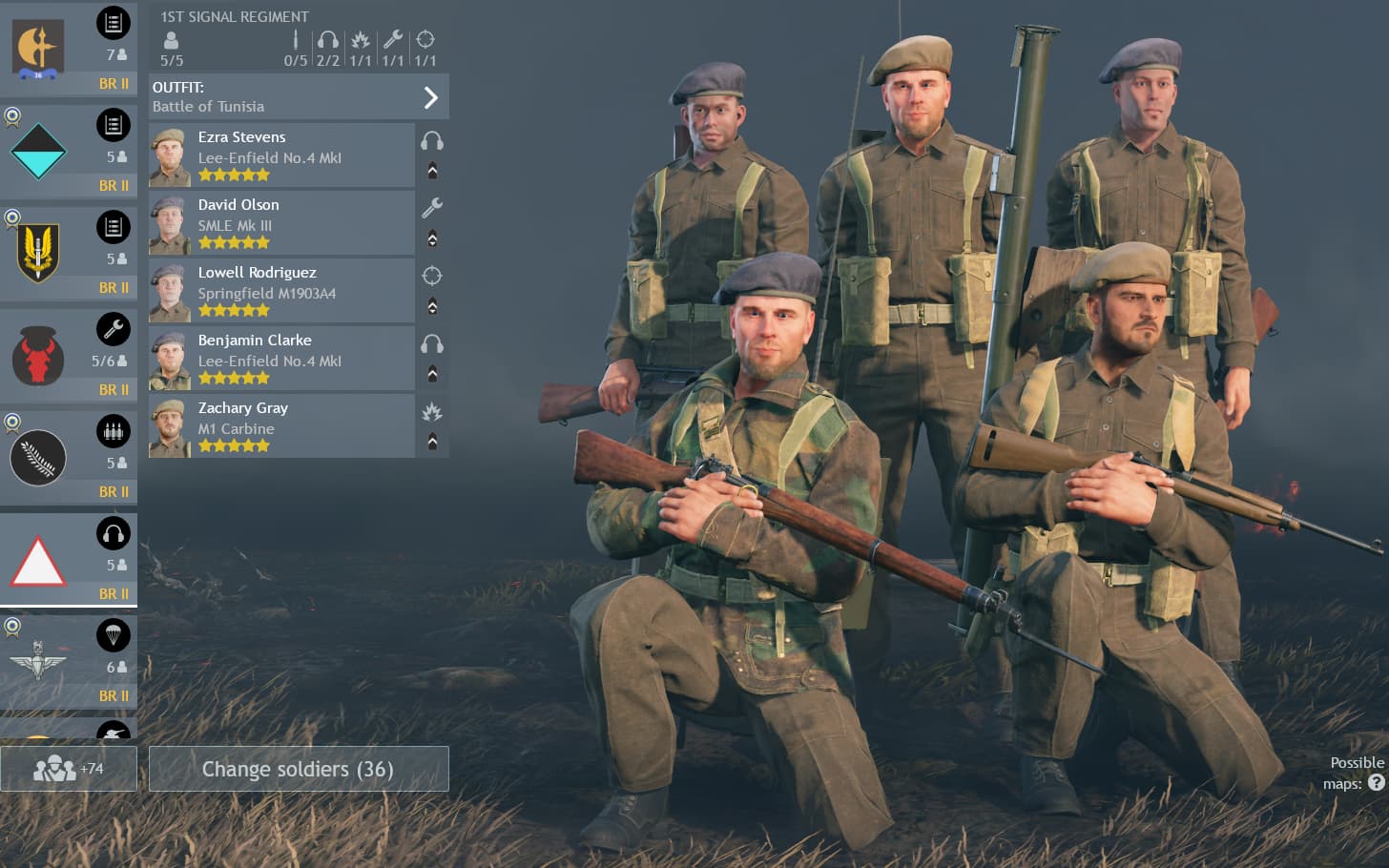Show the Possible maps help icon
This screenshot has height=868, width=1389.
[1376, 783]
